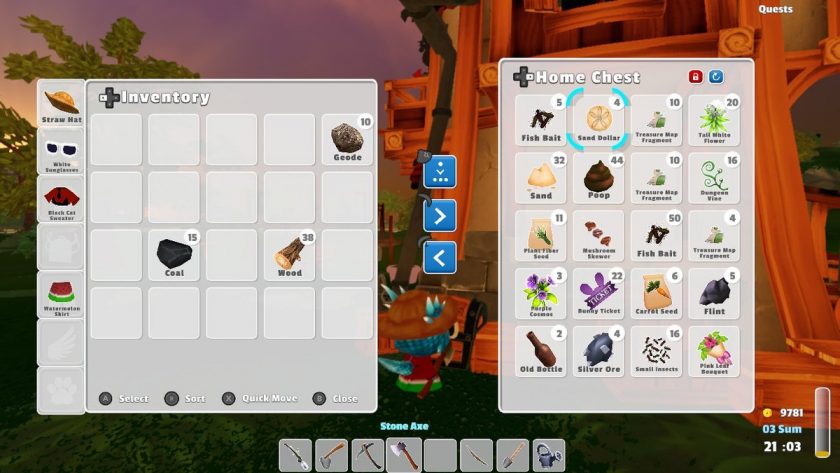Pick the Coal stack in inventory
The height and width of the screenshot is (473, 840).
pyautogui.click(x=173, y=255)
